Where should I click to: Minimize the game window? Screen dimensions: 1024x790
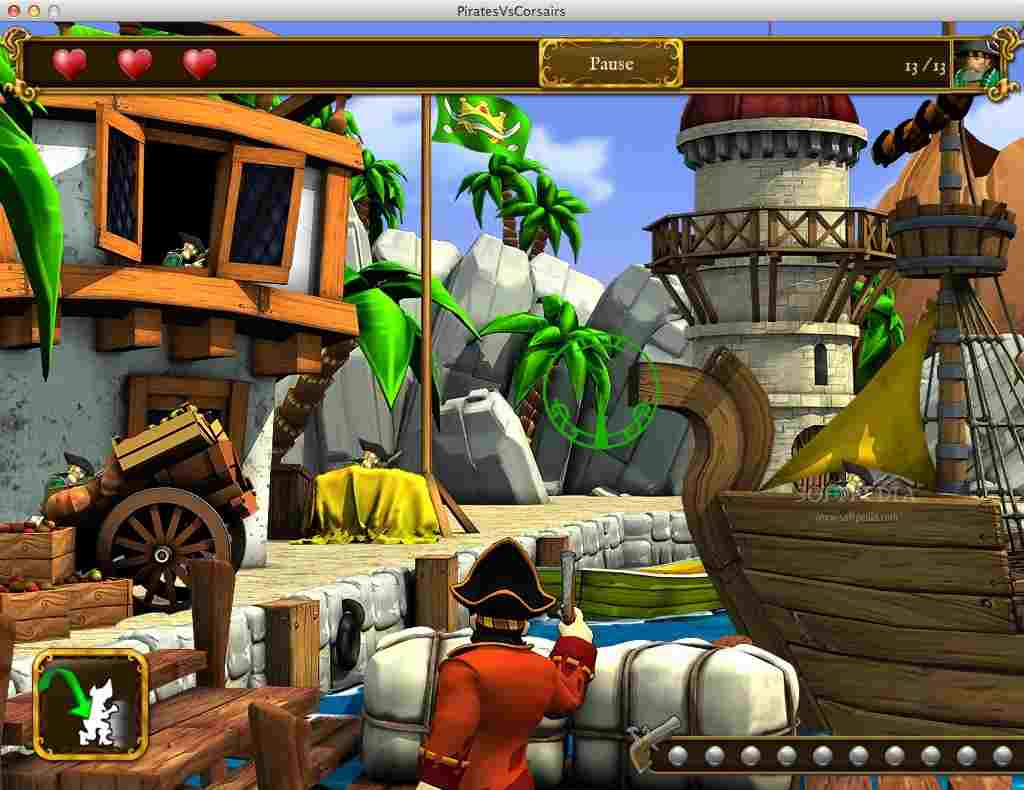(33, 10)
